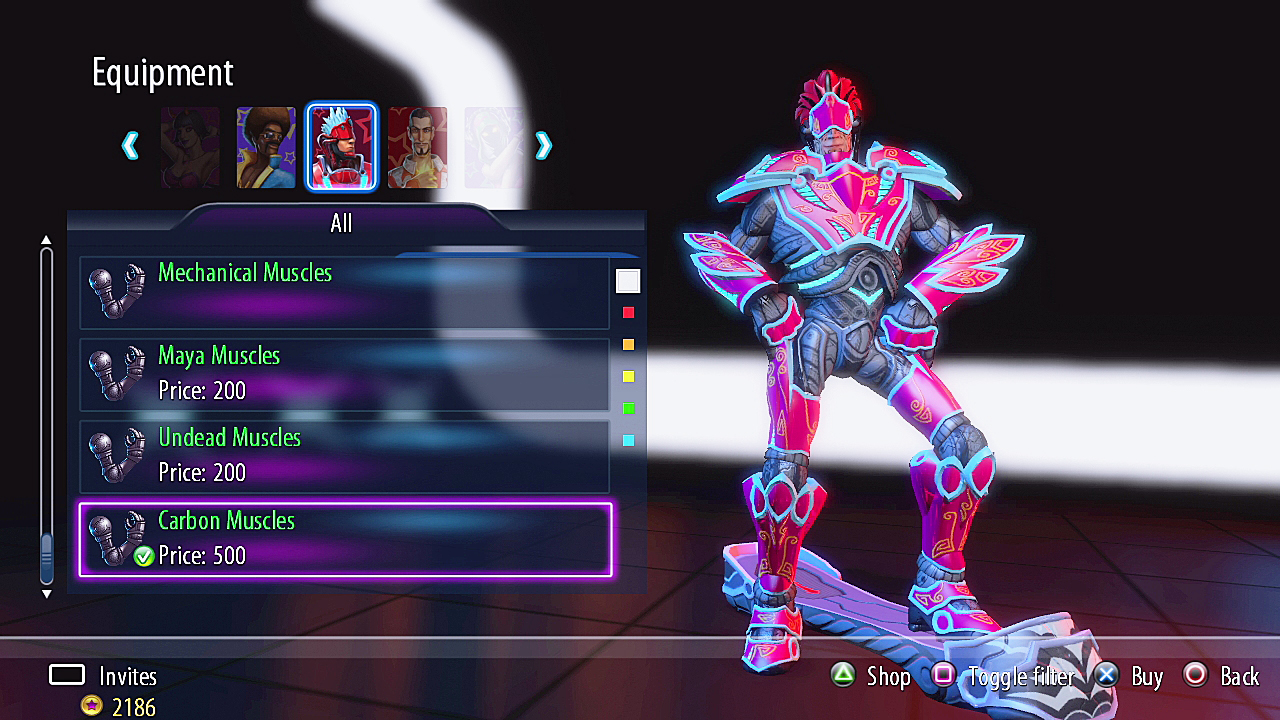Screen dimensions: 1280x720
Task: Click the Maya Muscles glove icon
Action: coord(117,371)
